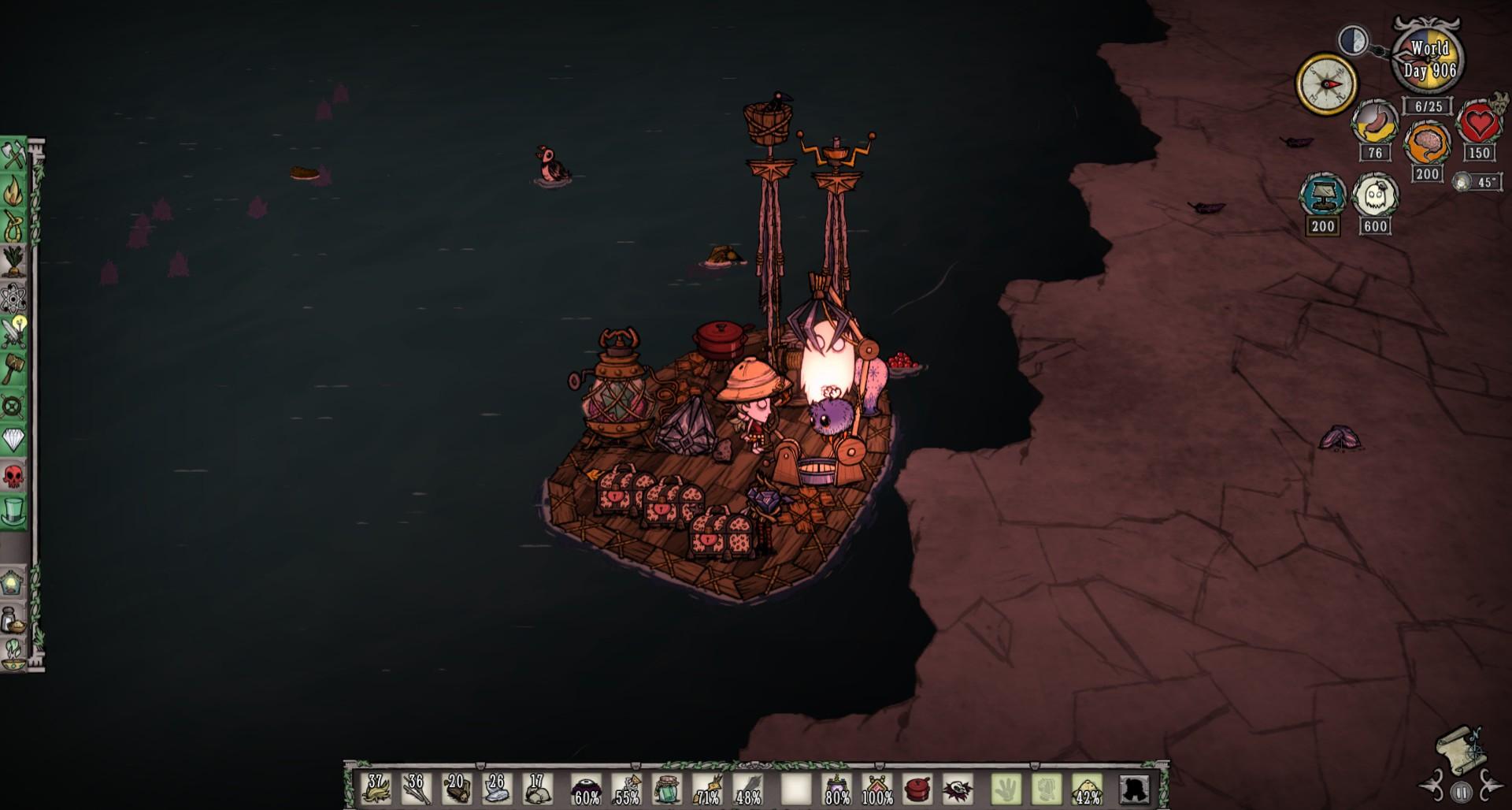Viewport: 1512px width, 810px height.
Task: Choose the red crock pot item
Action: point(916,789)
